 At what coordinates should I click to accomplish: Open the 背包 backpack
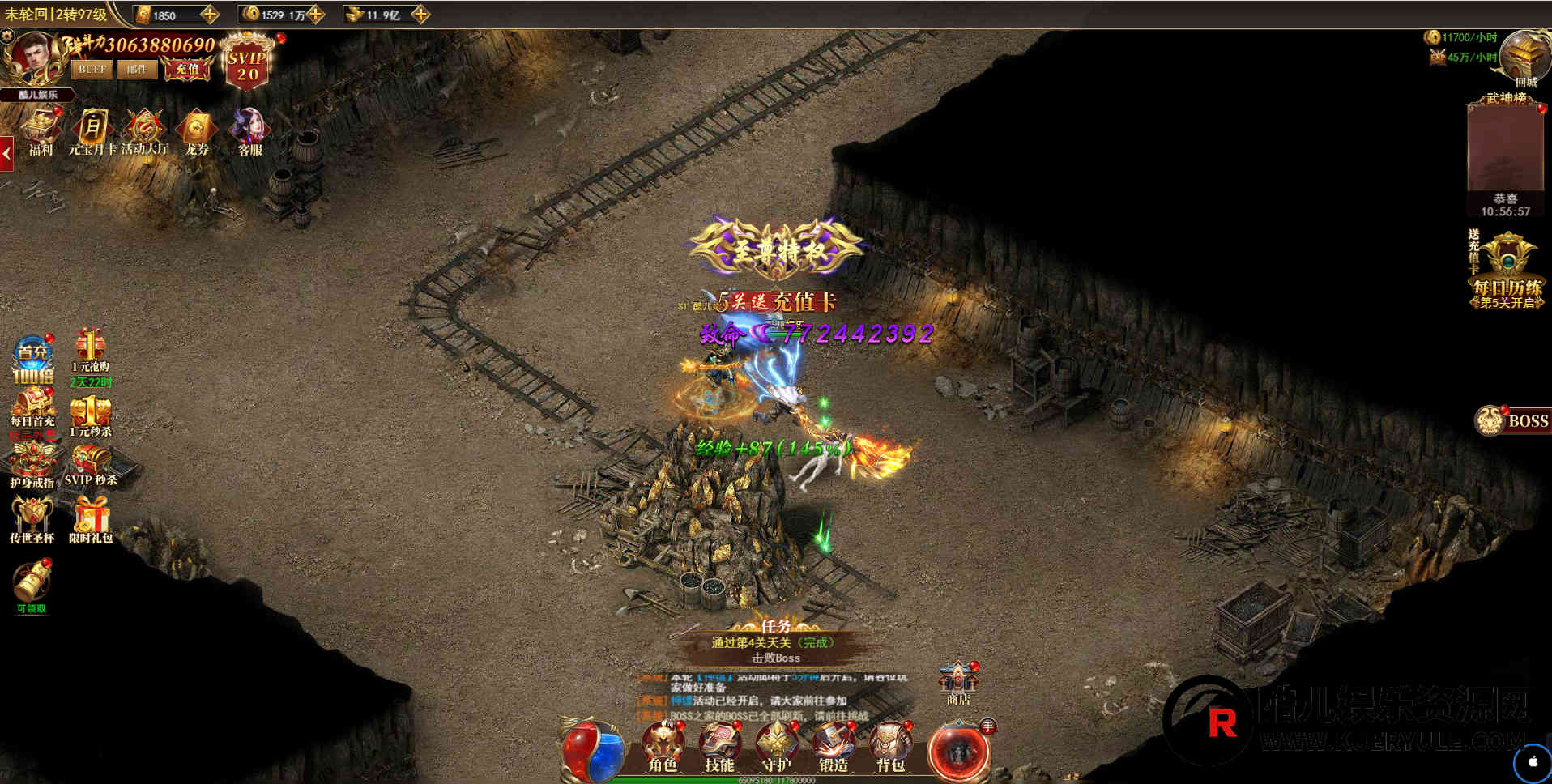[x=889, y=746]
